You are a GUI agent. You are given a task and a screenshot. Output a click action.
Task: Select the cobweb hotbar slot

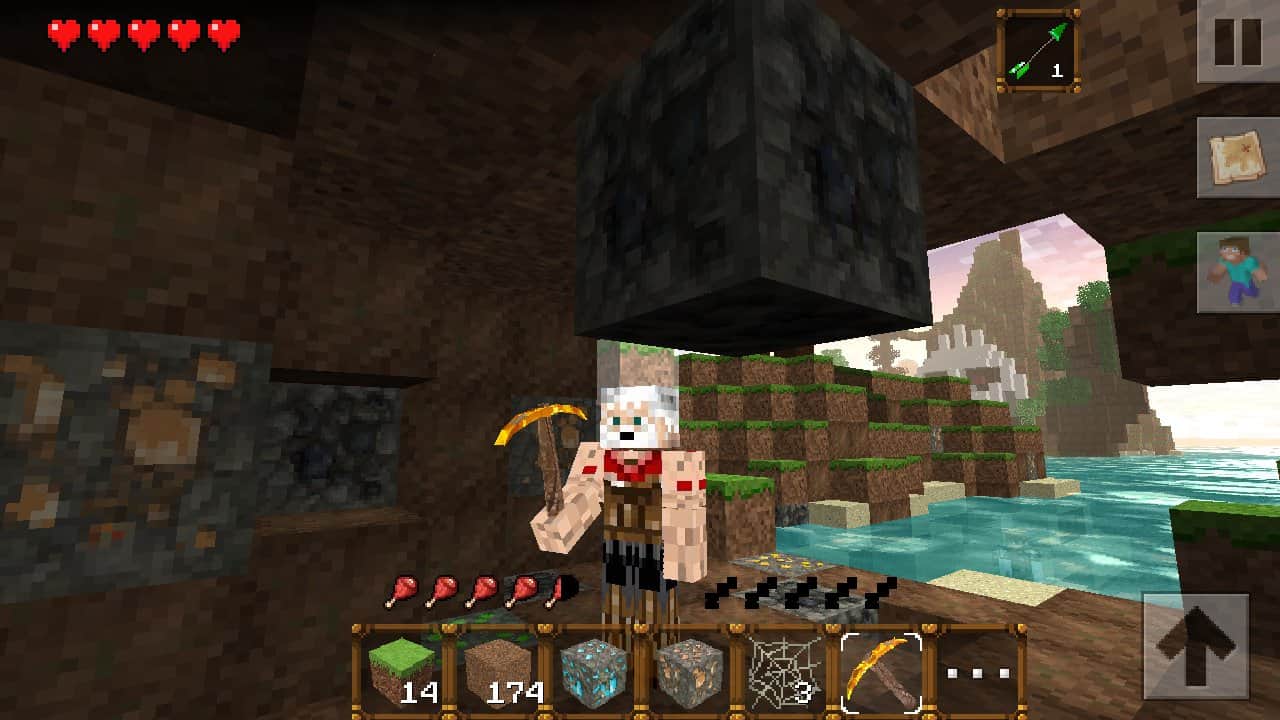click(x=786, y=672)
